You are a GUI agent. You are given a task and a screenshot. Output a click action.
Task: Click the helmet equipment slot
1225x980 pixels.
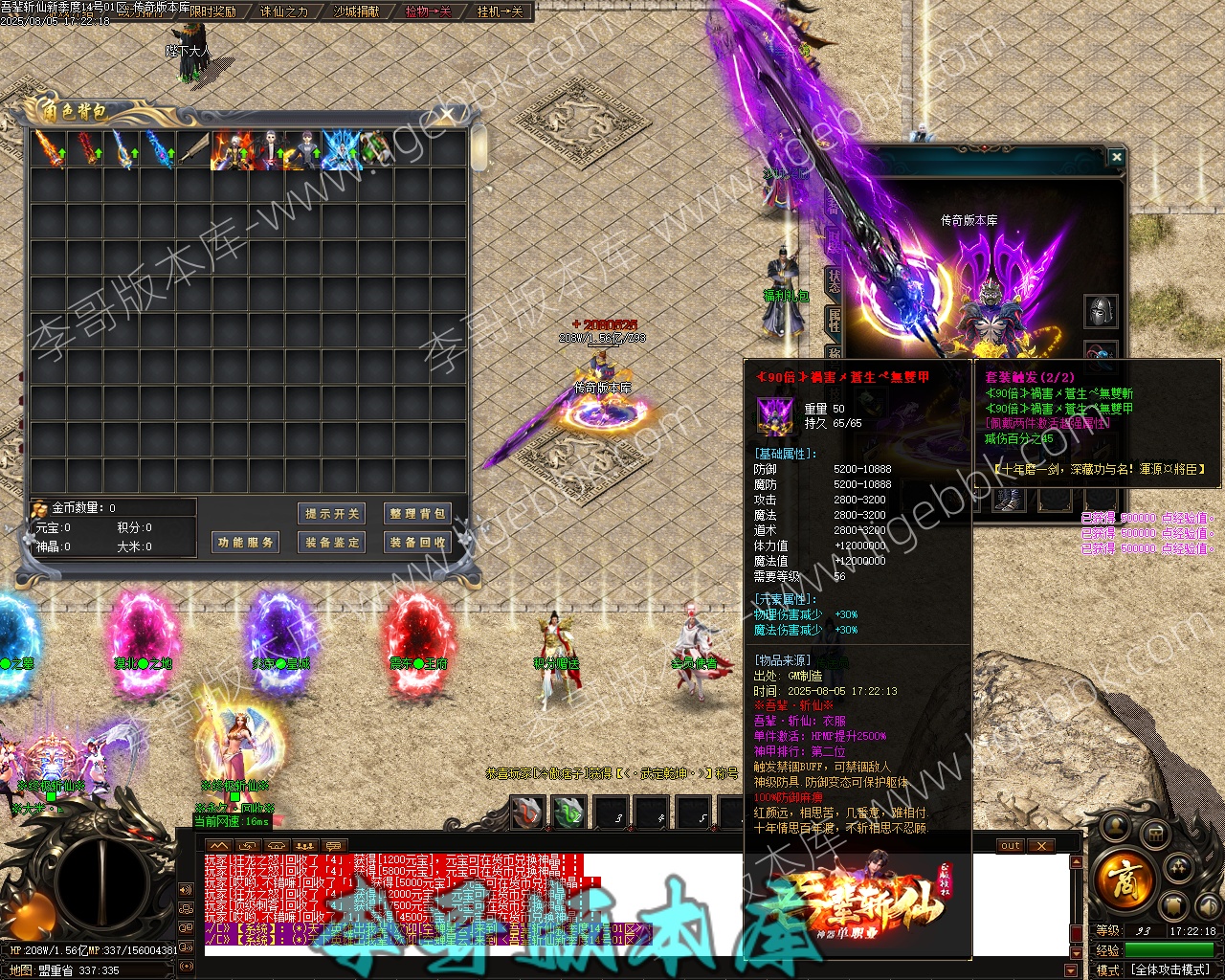1101,311
